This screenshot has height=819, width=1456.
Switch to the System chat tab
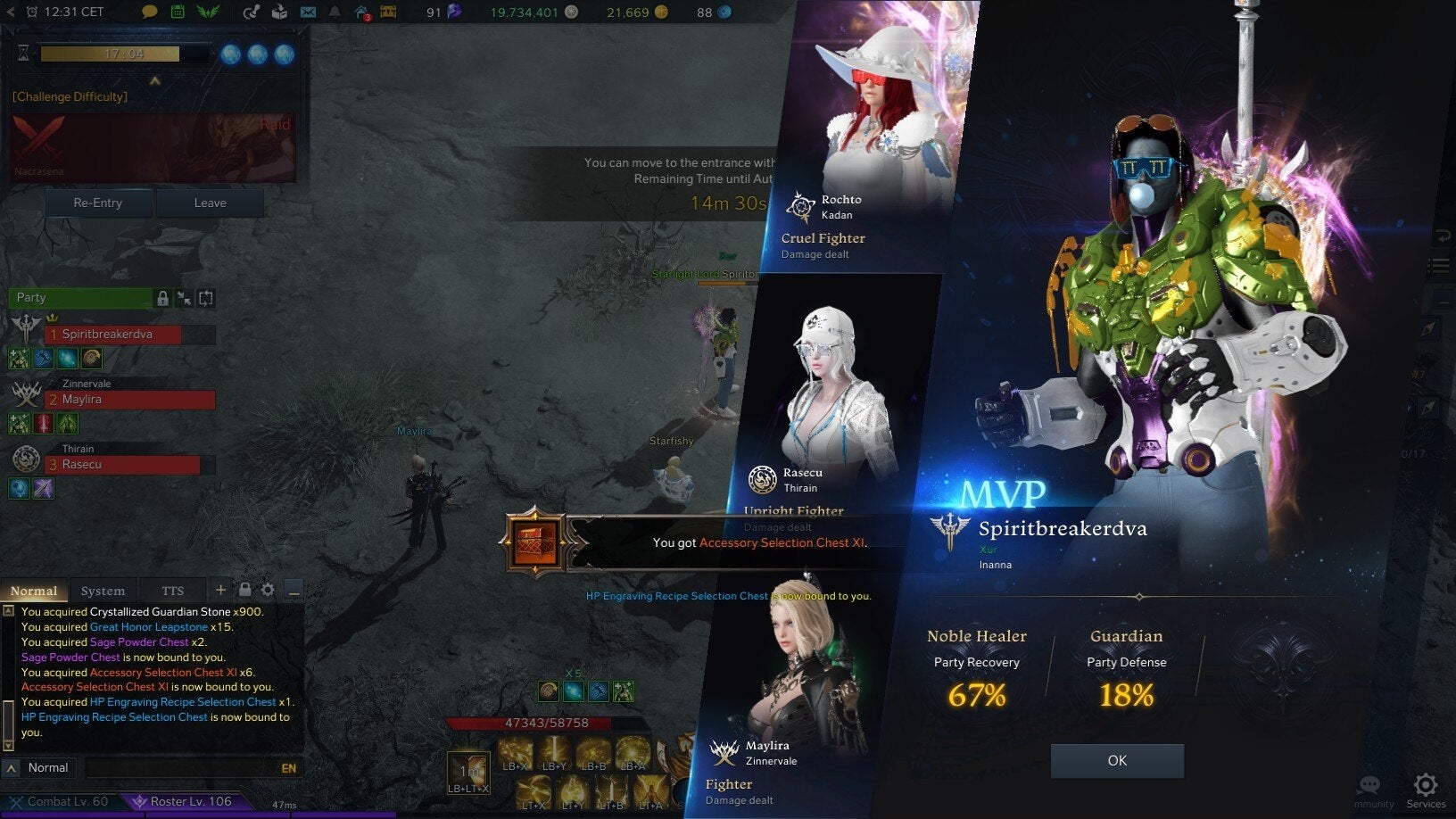click(103, 591)
